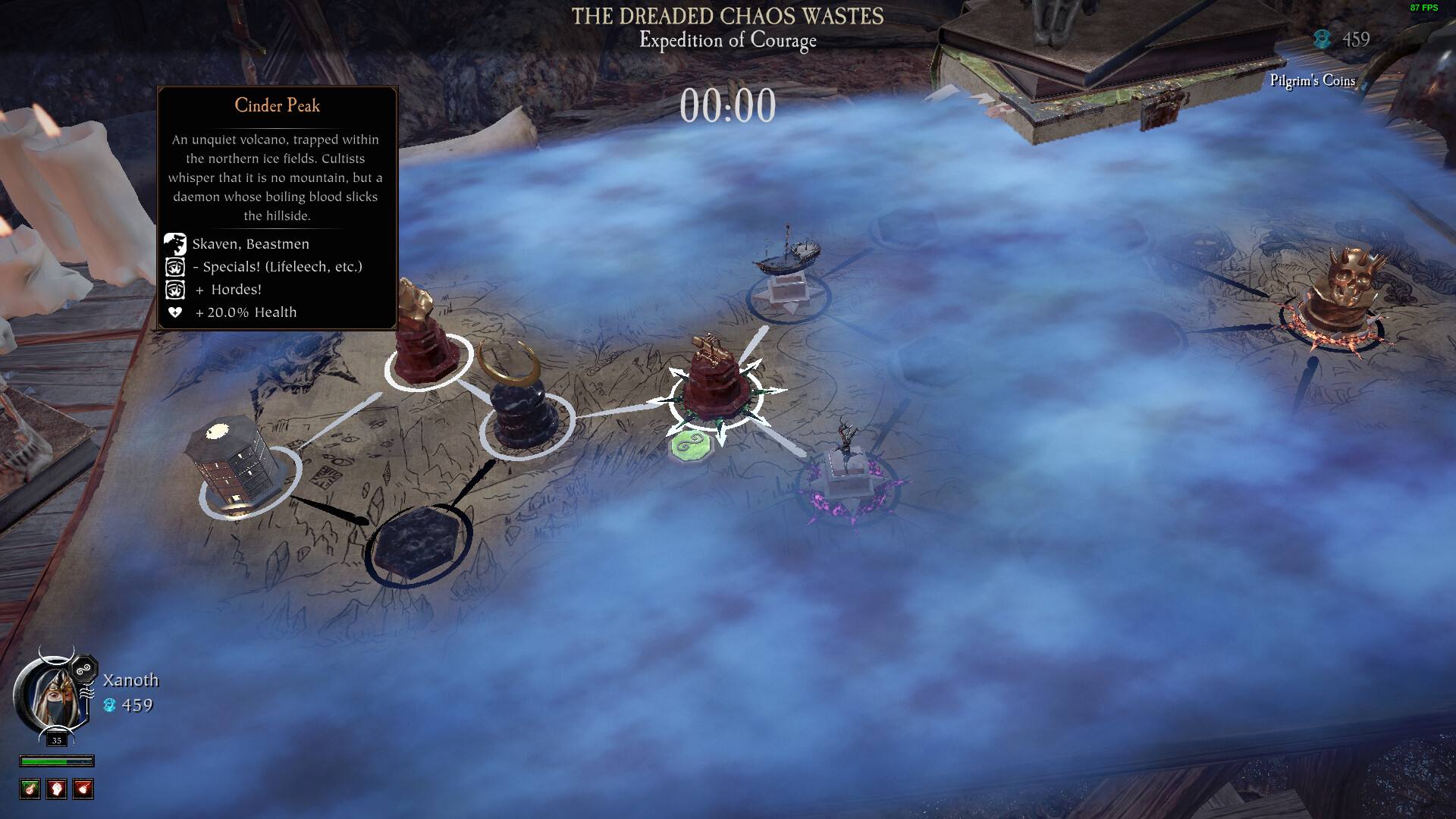Select the dark hexagon slab node
The image size is (1456, 819).
[x=416, y=544]
